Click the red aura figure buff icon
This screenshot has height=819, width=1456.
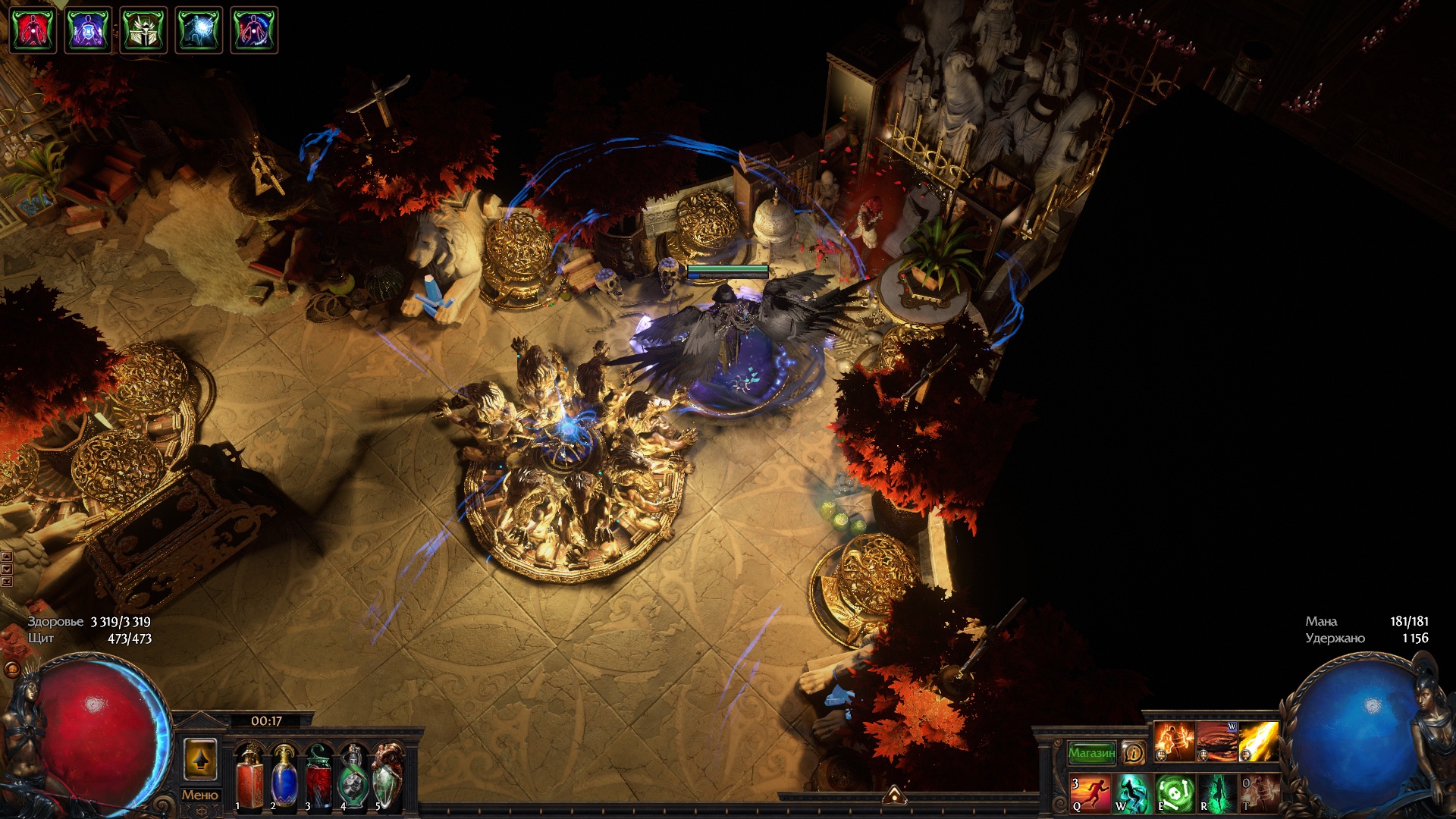(x=33, y=30)
